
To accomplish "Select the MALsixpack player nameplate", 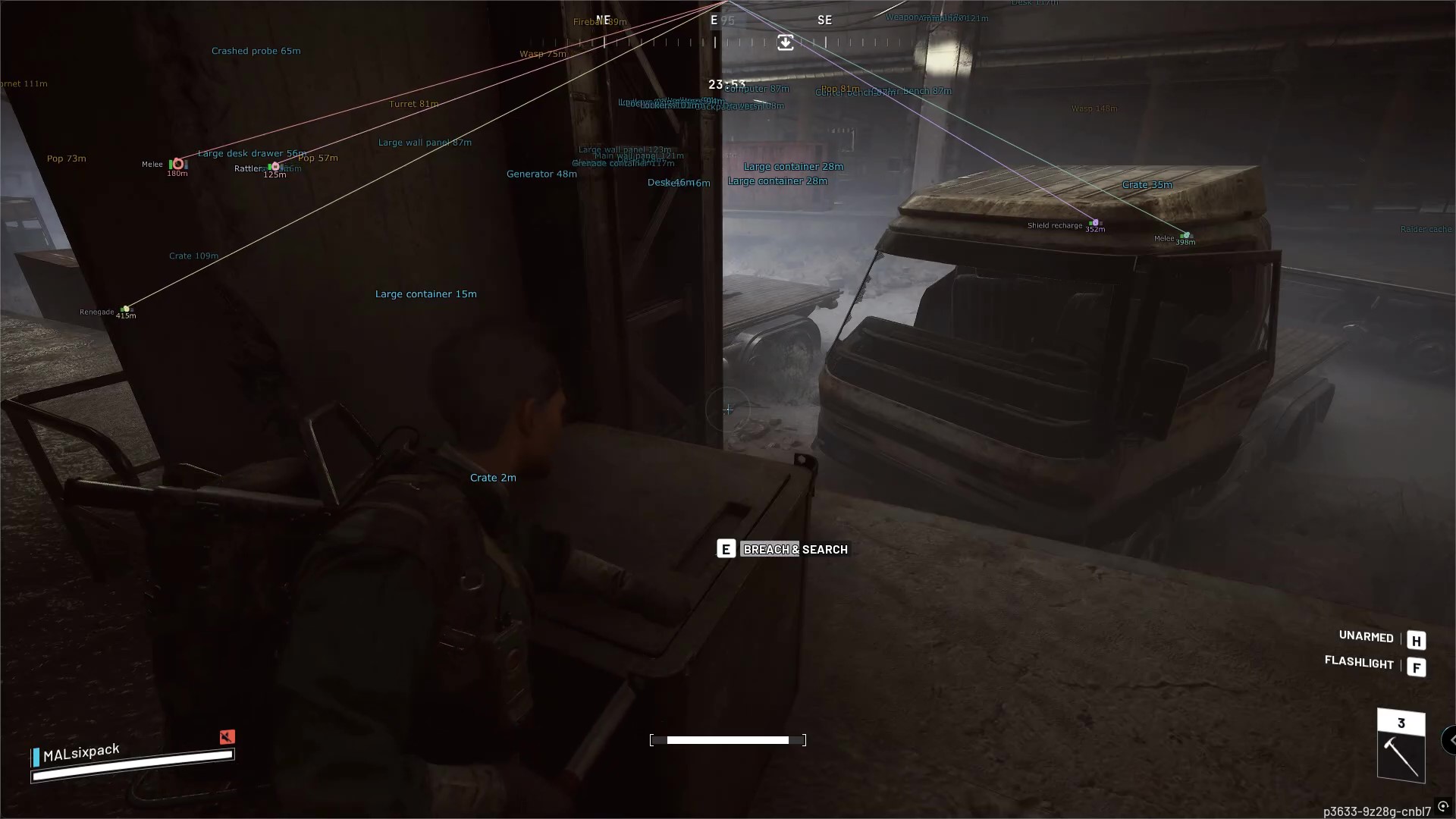I will pos(81,753).
